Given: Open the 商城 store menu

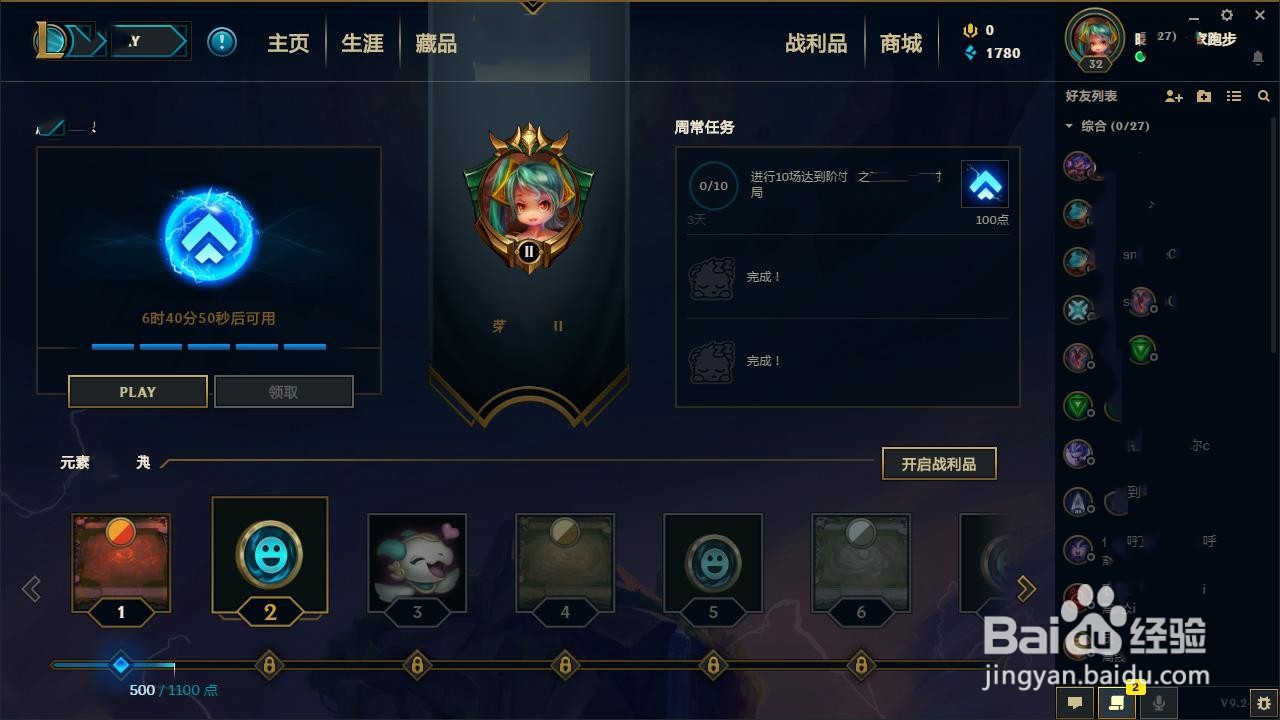Looking at the screenshot, I should pos(899,42).
